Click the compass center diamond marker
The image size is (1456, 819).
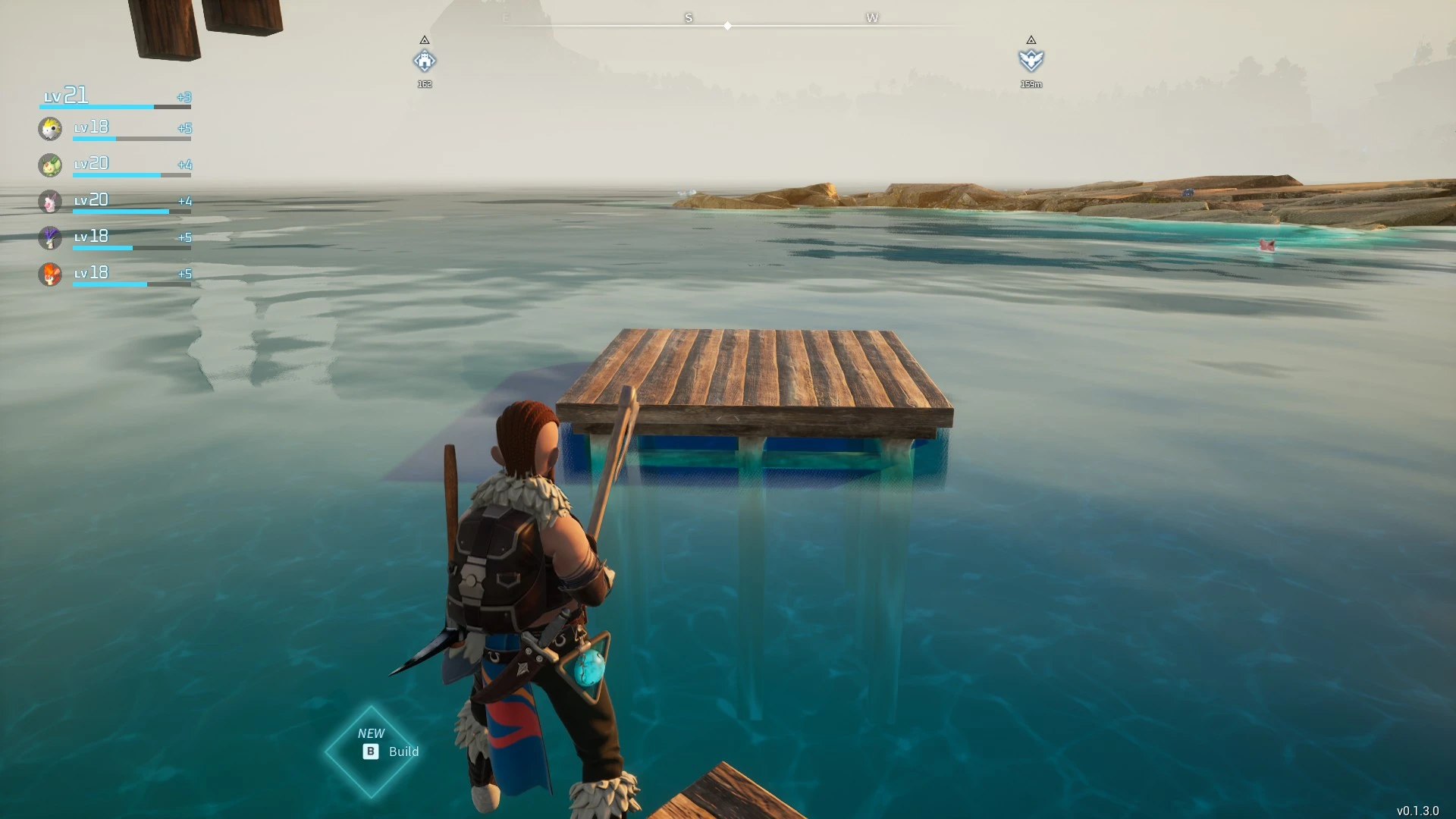[x=727, y=26]
